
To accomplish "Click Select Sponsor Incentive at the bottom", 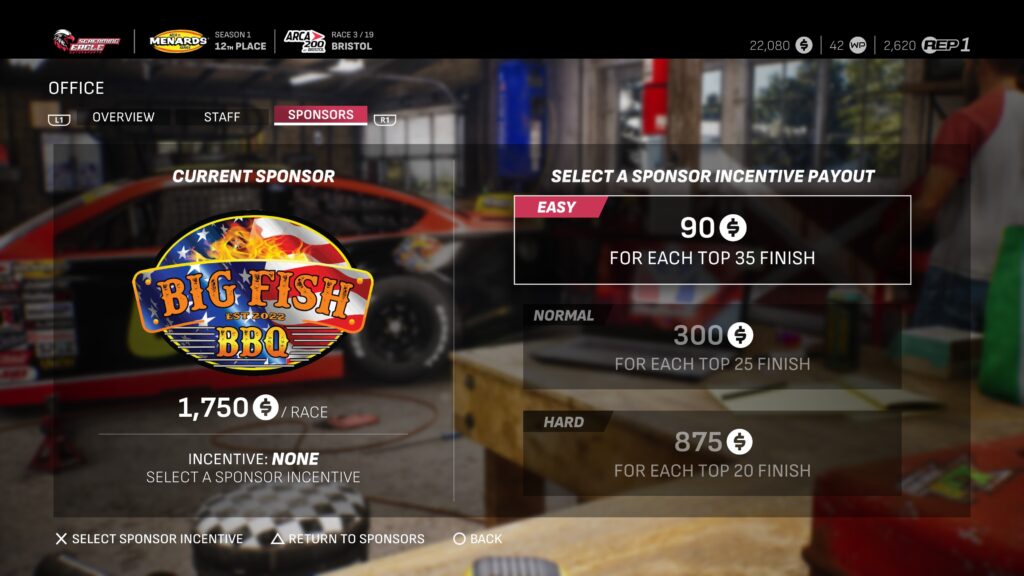I will pyautogui.click(x=148, y=539).
